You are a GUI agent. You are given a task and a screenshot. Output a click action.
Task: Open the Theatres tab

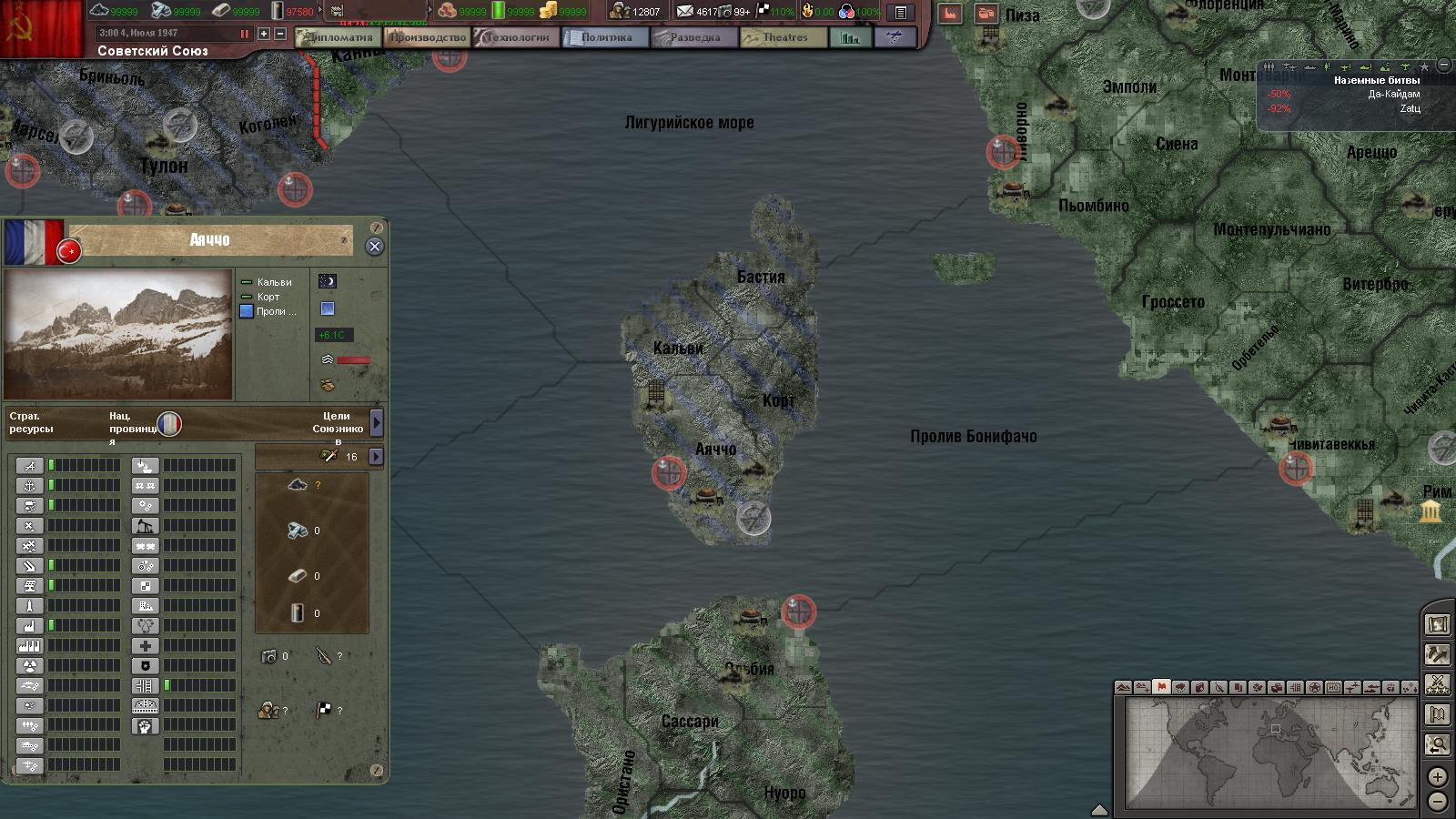783,37
